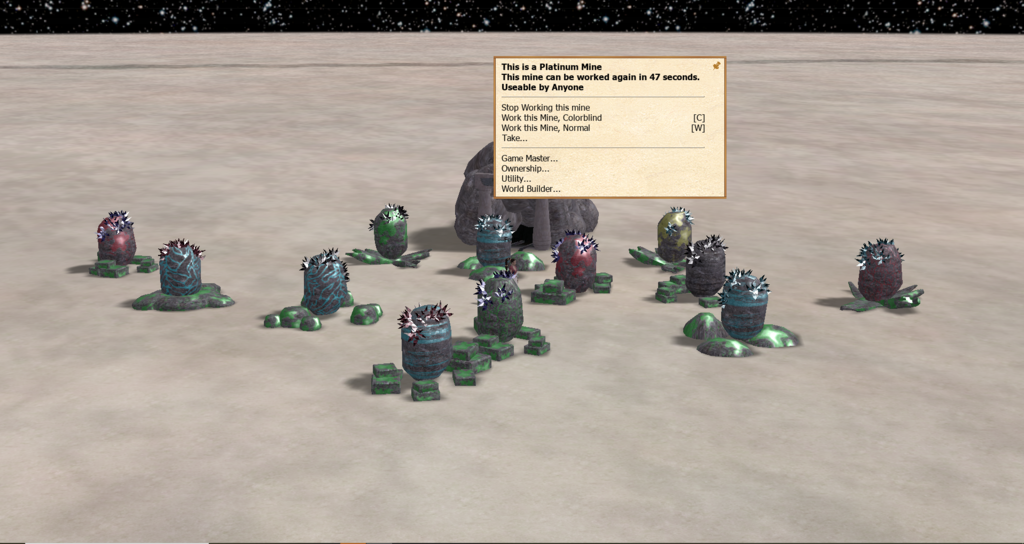Choose "Stop Working this mine"
The image size is (1024, 544).
545,107
